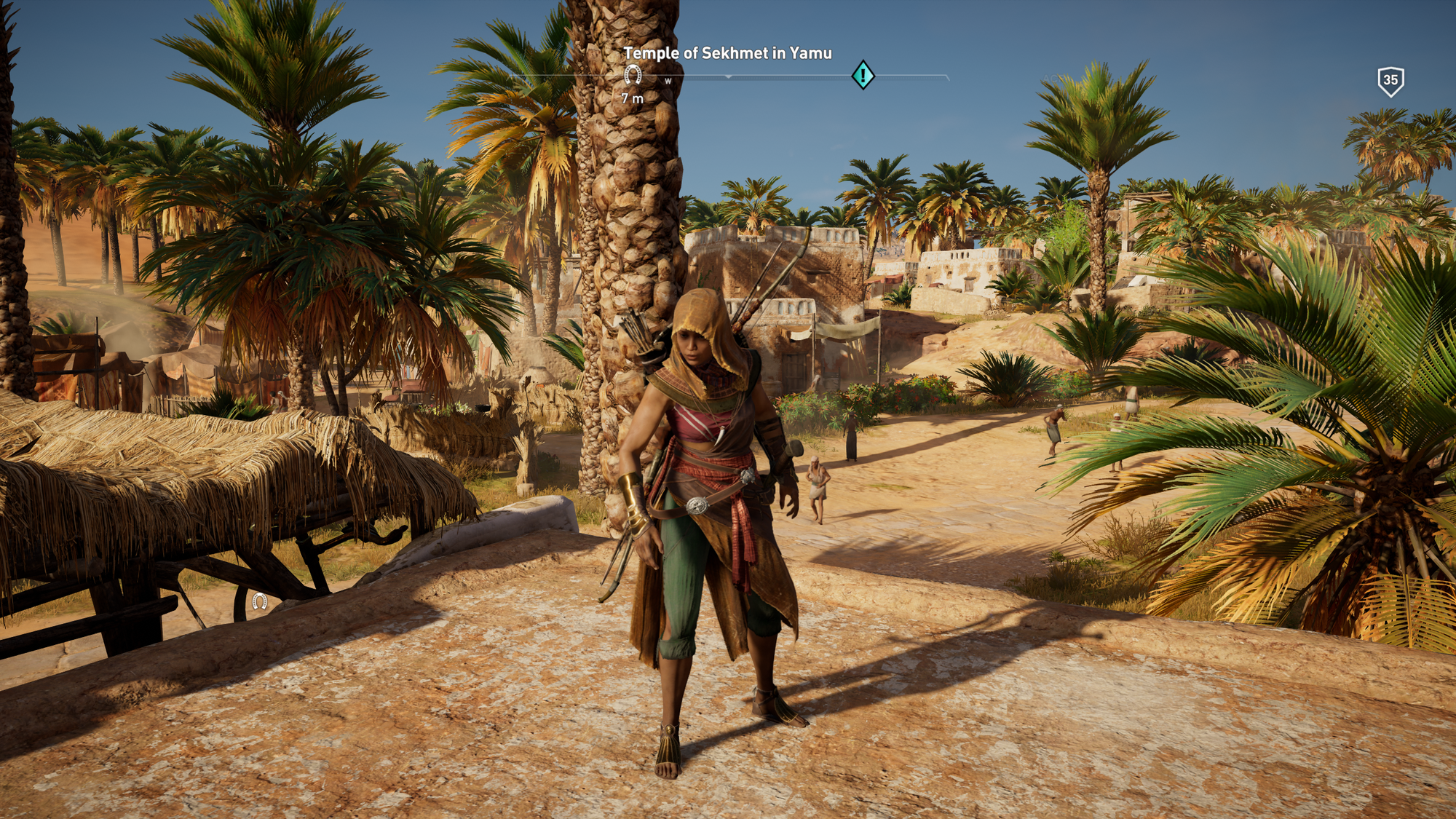Click the Temple of Sekhmet in Yamu location label
Viewport: 1456px width, 819px height.
(x=727, y=53)
